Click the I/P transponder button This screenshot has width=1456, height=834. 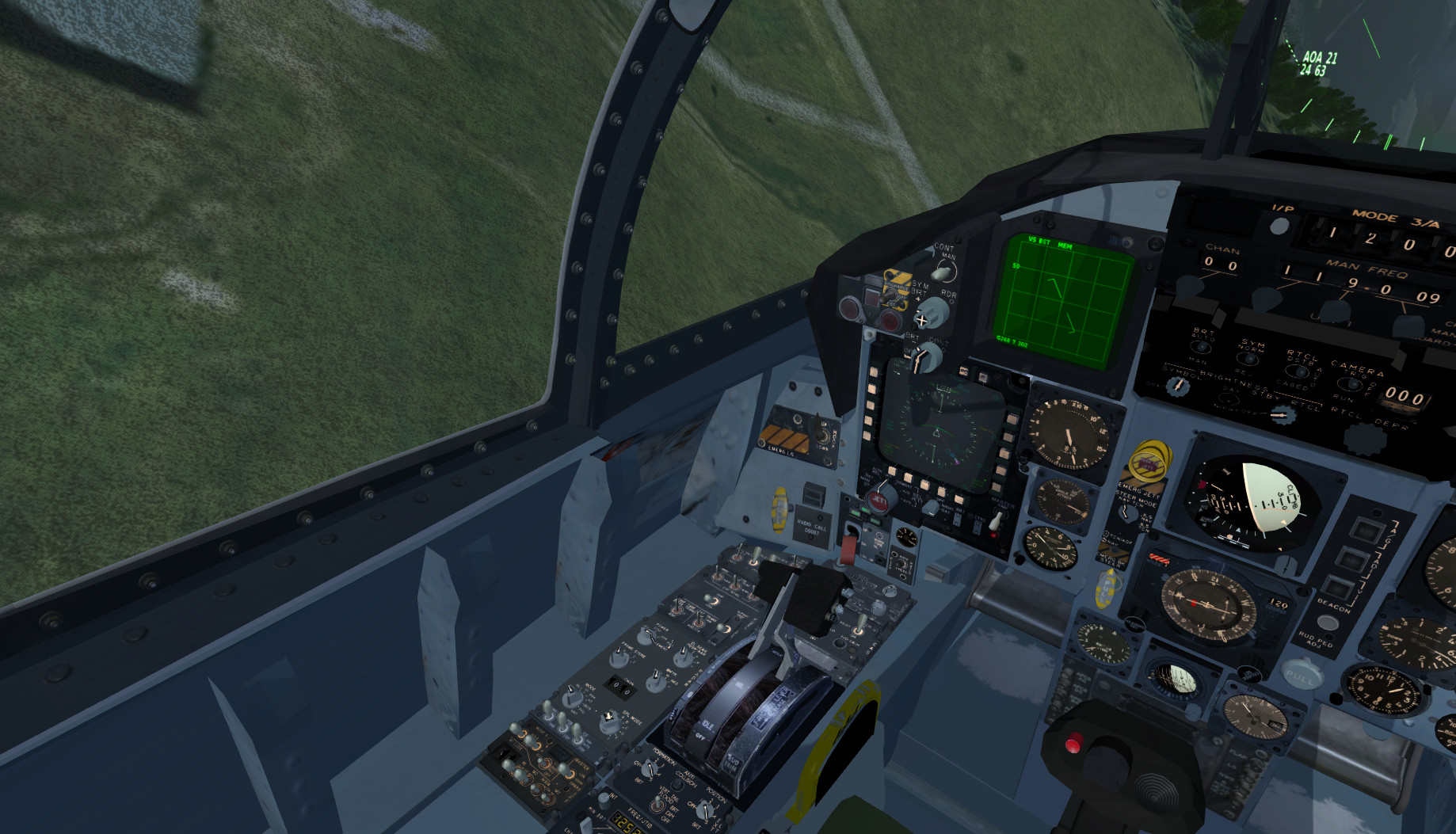[1279, 227]
